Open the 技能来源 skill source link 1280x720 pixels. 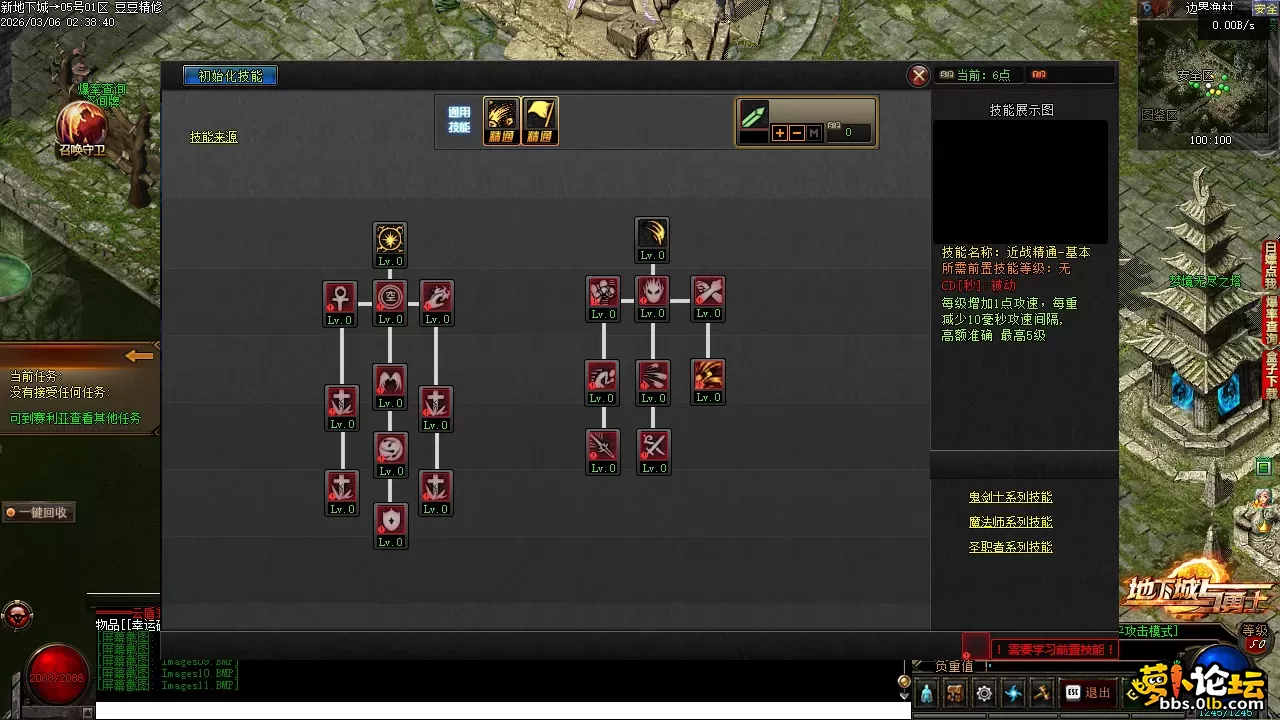[x=214, y=137]
